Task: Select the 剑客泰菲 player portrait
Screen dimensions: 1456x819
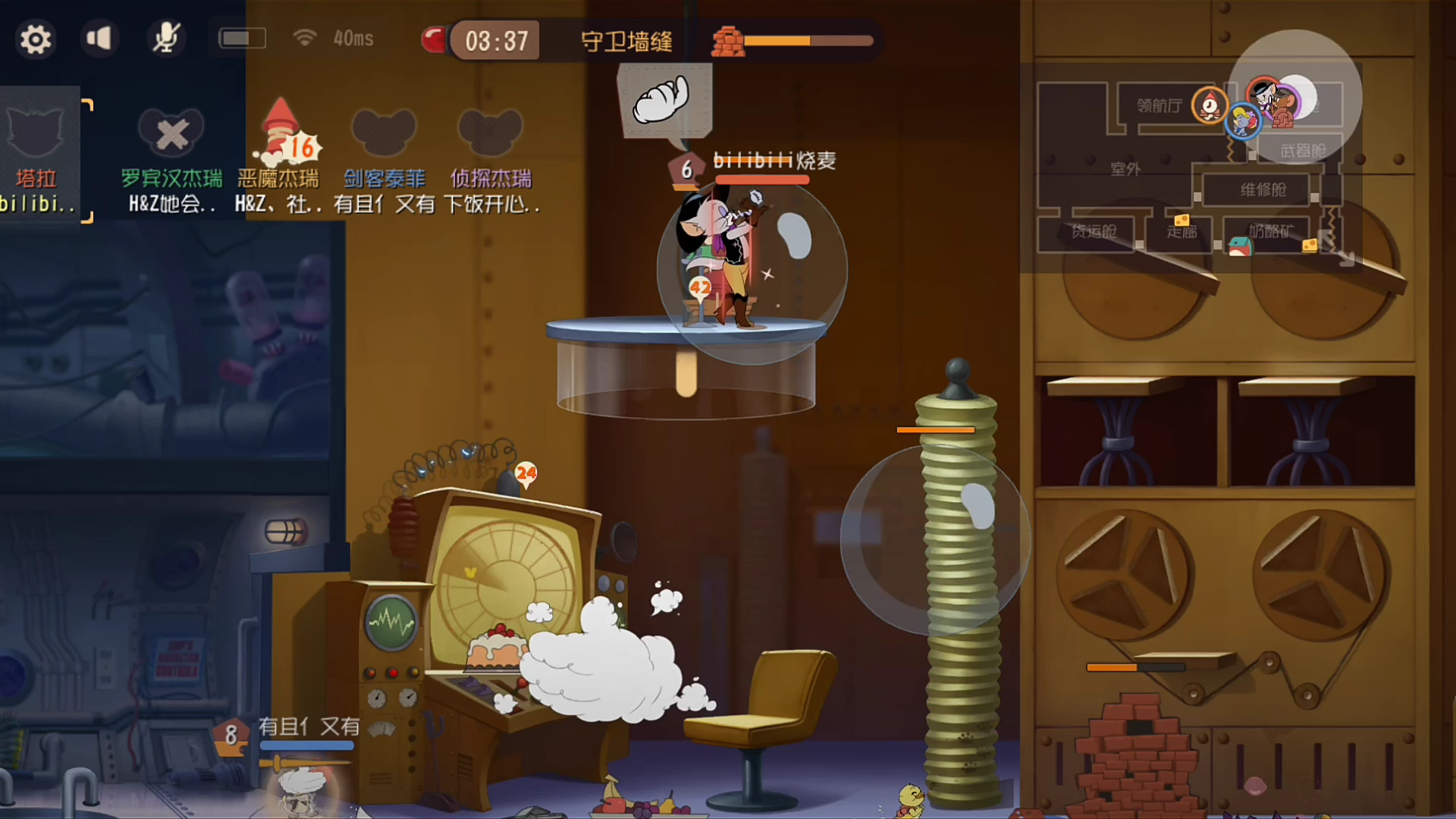Action: click(384, 133)
